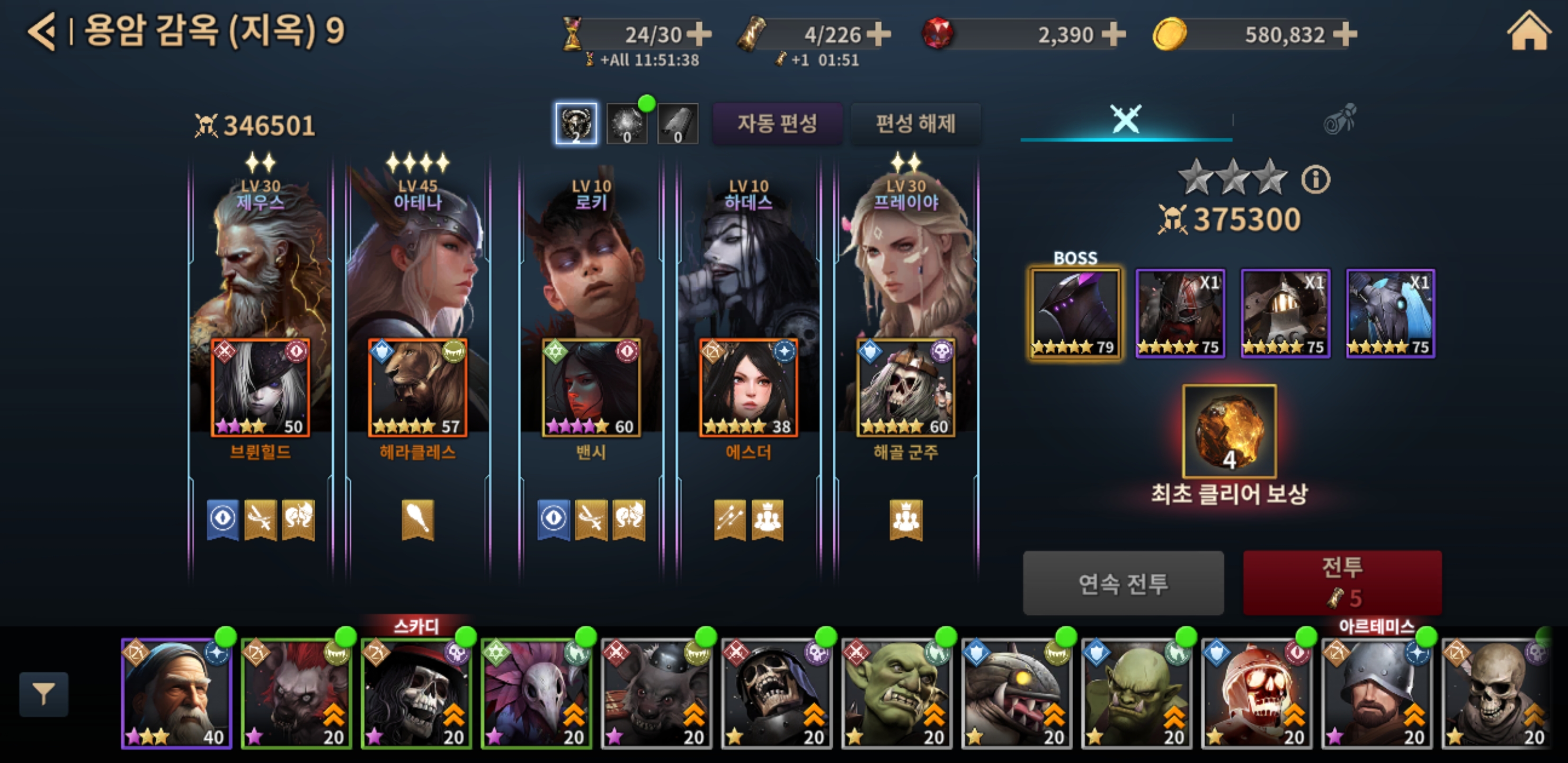This screenshot has height=763, width=1568.
Task: Go back using the arrow button
Action: point(42,32)
